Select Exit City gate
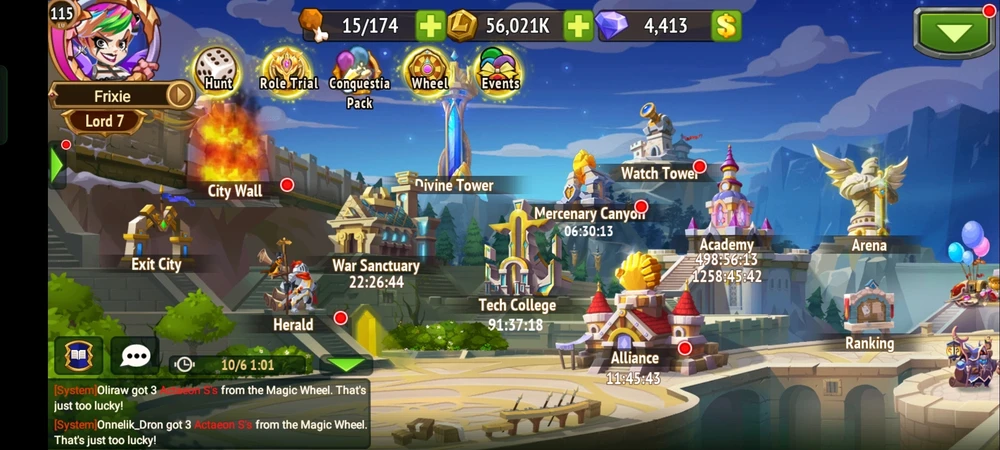Screen dimensions: 1000x450 [157, 235]
